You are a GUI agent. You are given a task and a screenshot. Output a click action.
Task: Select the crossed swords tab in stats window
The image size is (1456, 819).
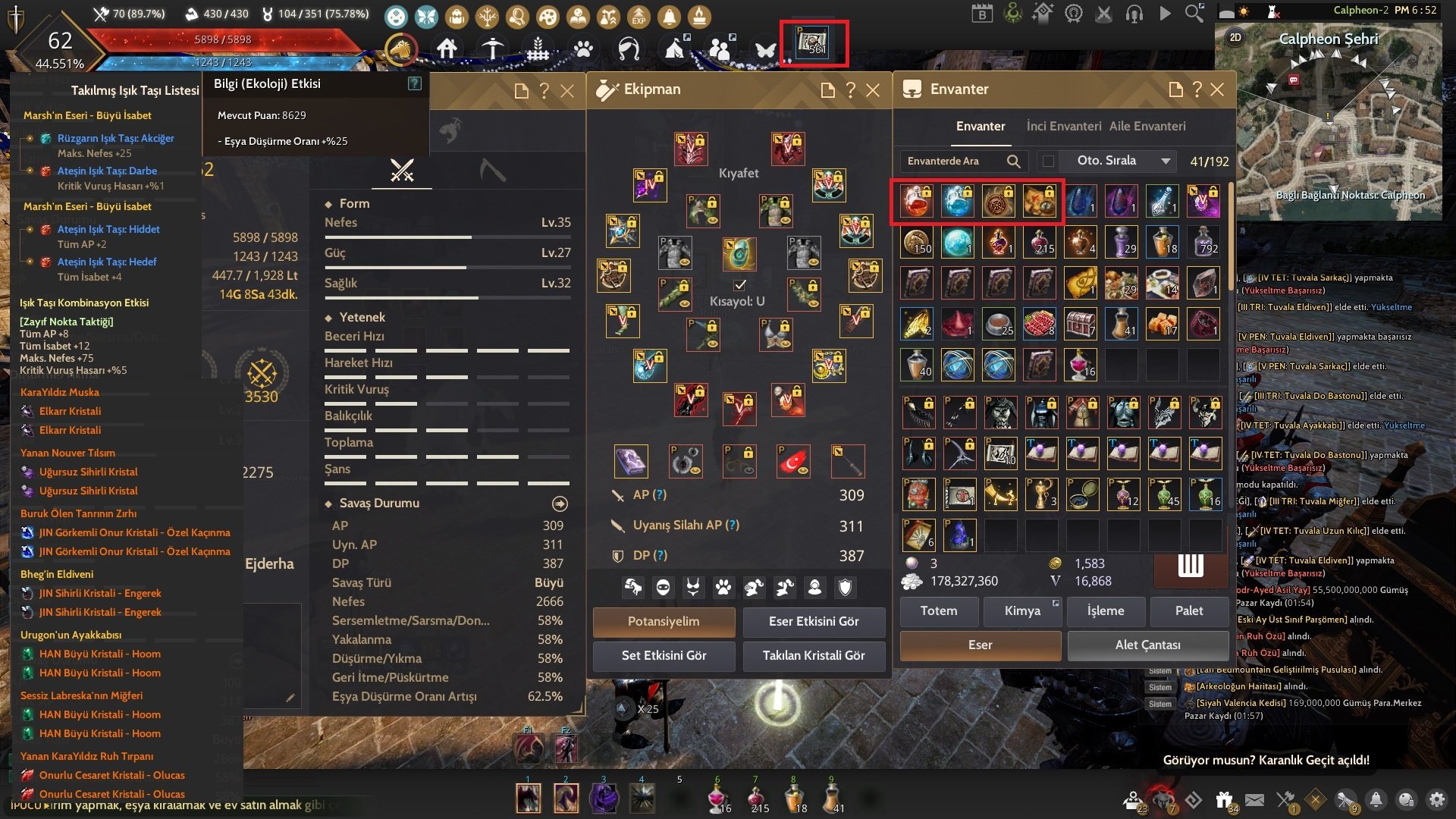tap(402, 171)
